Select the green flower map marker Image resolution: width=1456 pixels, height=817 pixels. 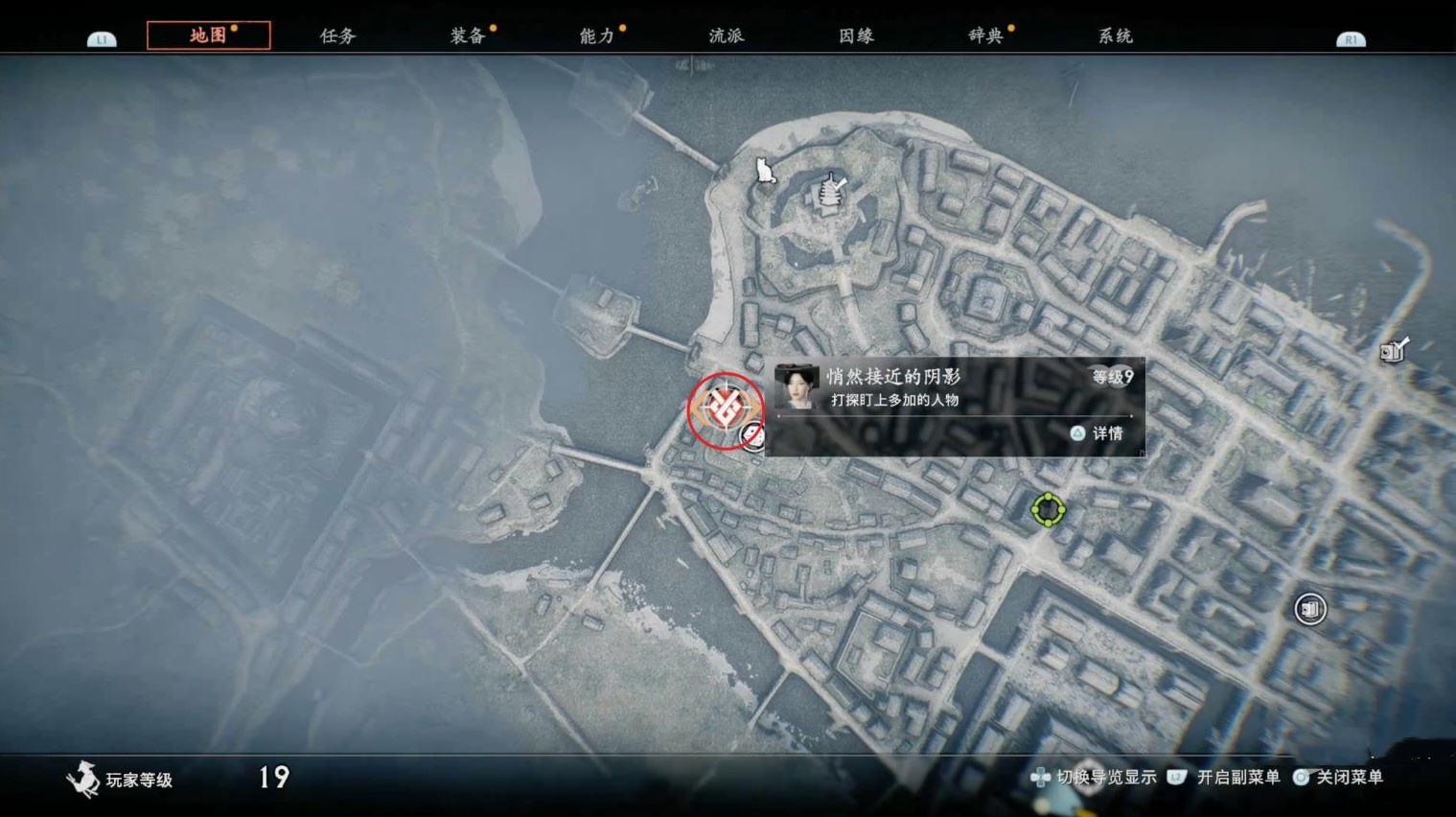coord(1049,508)
